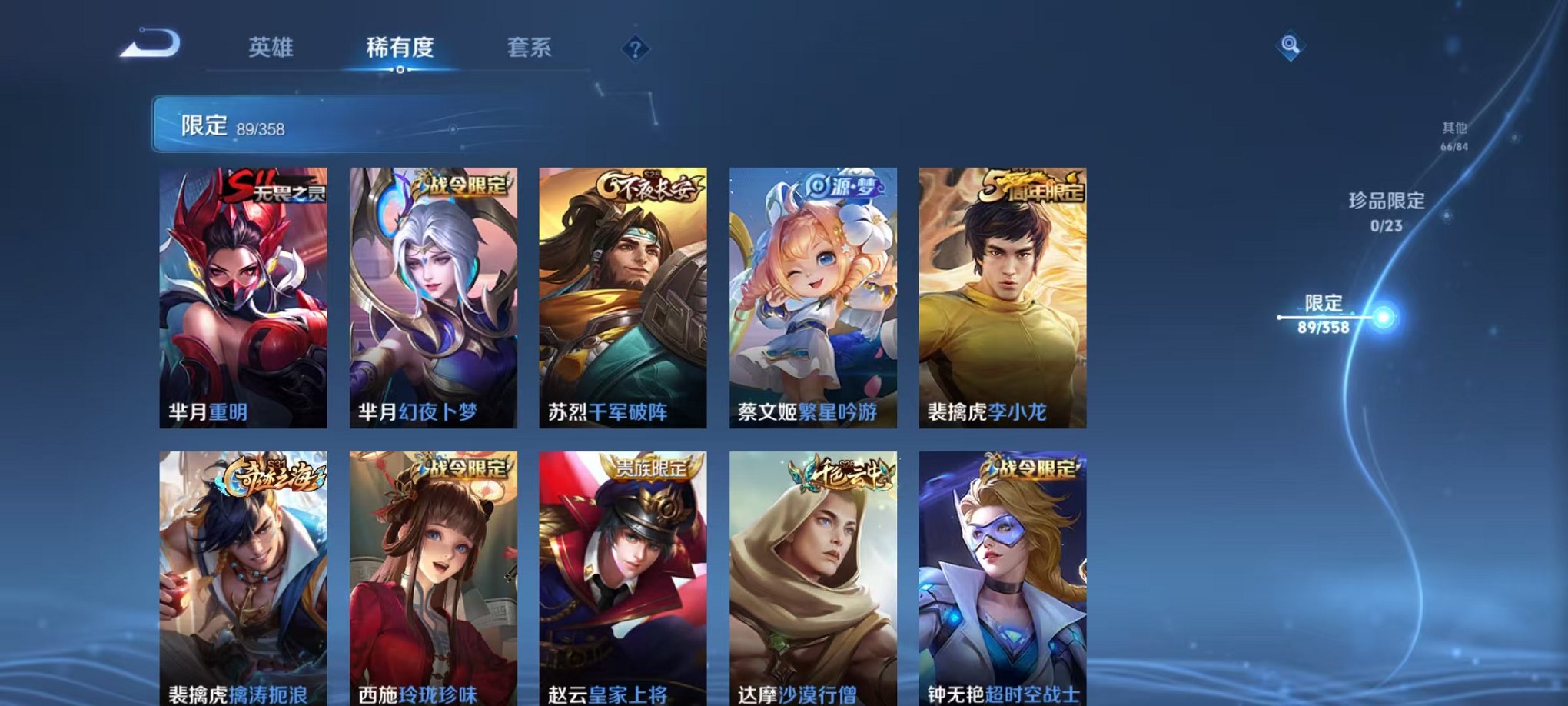Select the 稀有度 tab
Image resolution: width=1568 pixels, height=706 pixels.
(x=400, y=48)
